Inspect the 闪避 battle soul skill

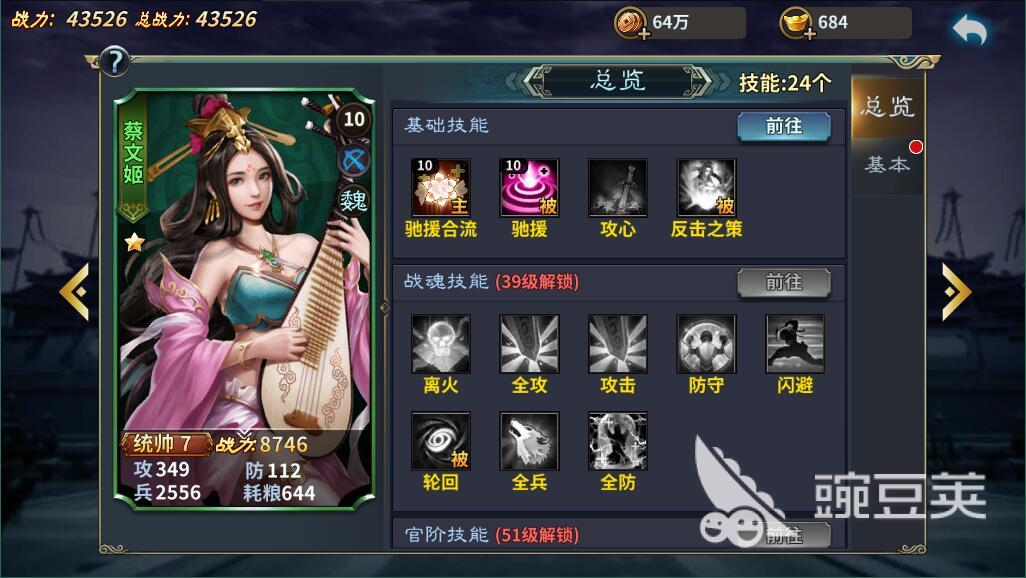coord(795,344)
